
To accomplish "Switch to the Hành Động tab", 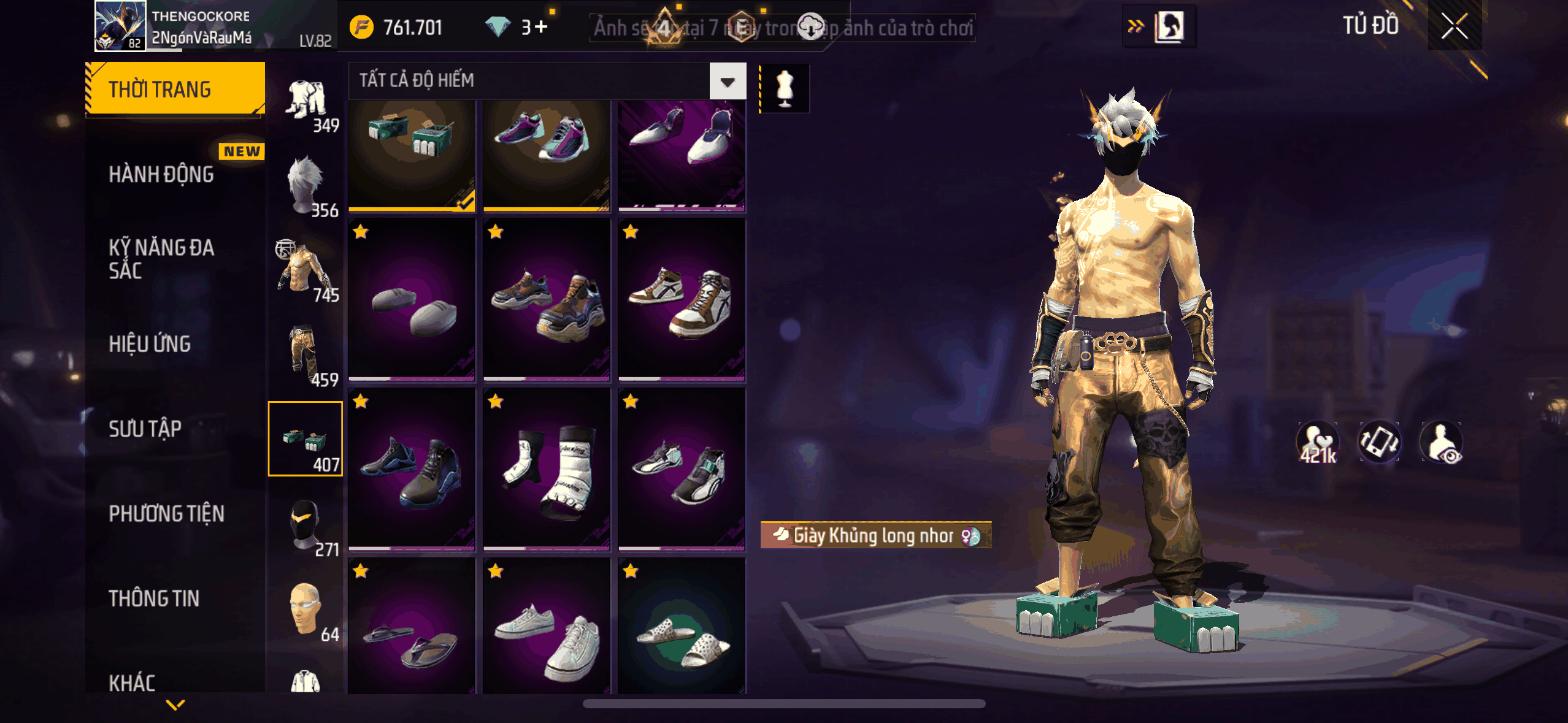I will pyautogui.click(x=161, y=175).
